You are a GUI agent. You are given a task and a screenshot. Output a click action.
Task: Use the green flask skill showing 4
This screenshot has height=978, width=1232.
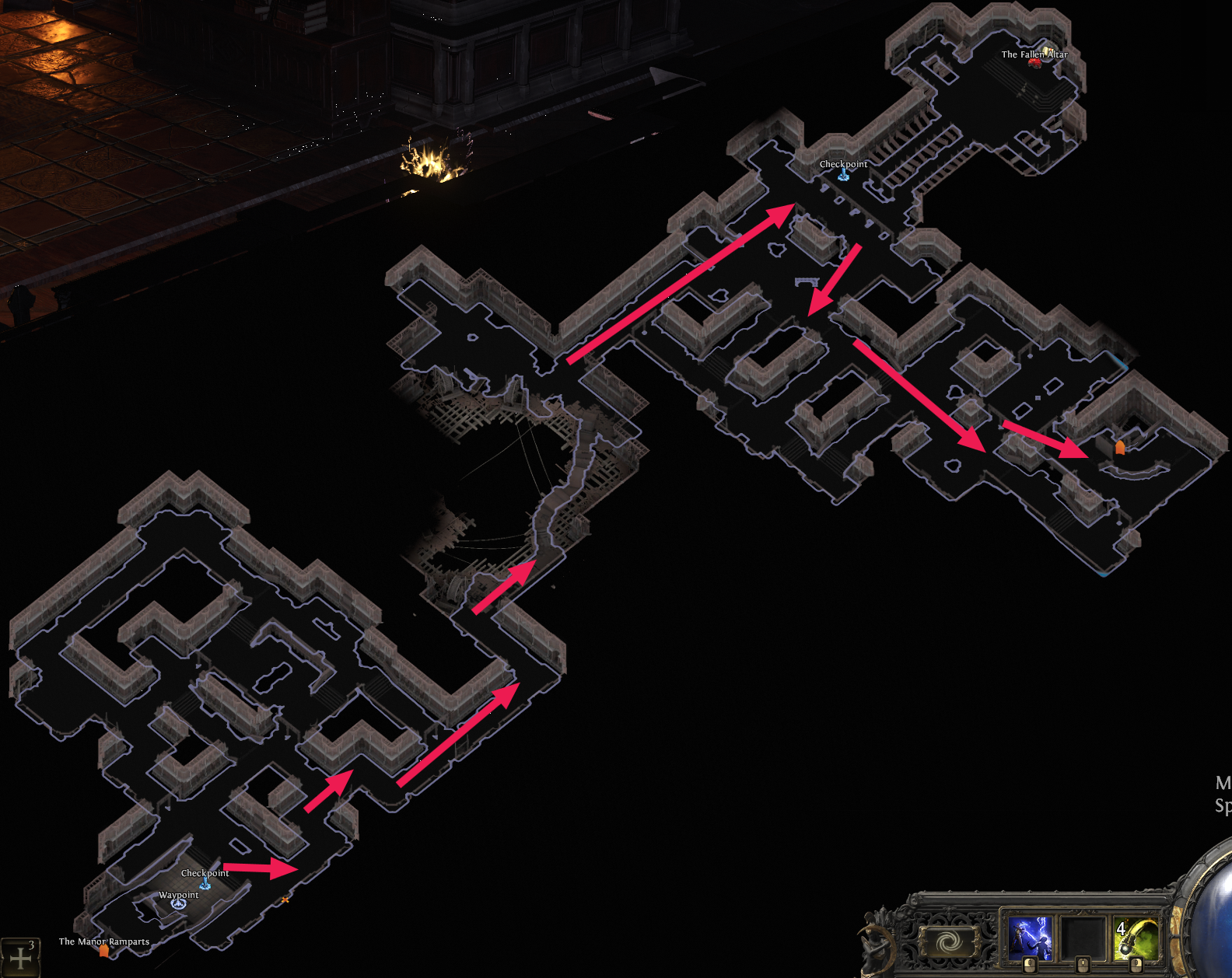click(x=1135, y=937)
